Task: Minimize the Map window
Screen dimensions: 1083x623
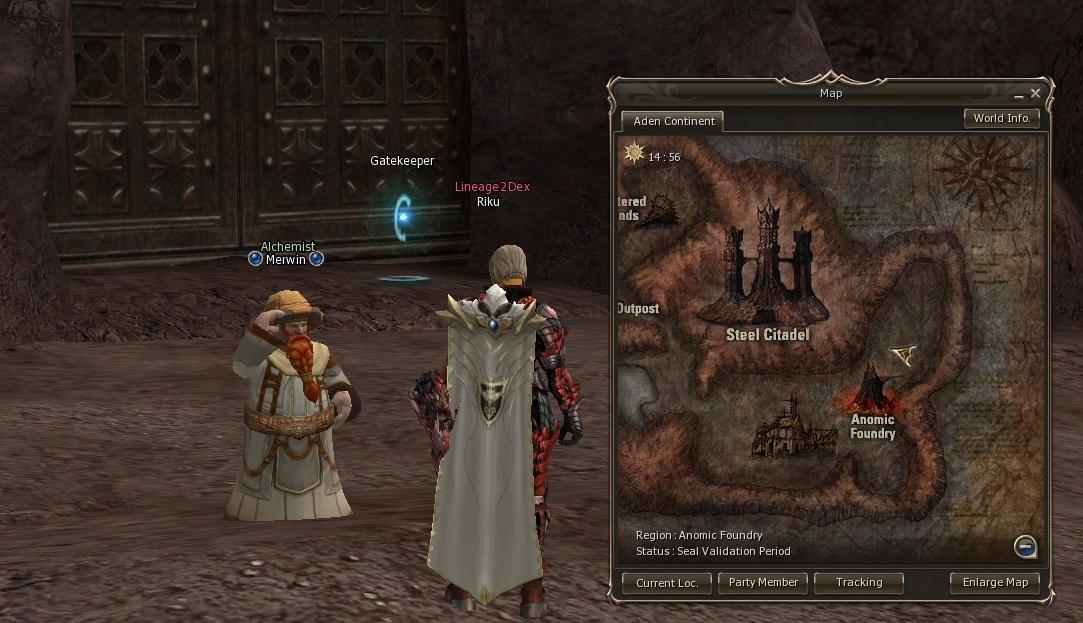Action: point(1019,95)
